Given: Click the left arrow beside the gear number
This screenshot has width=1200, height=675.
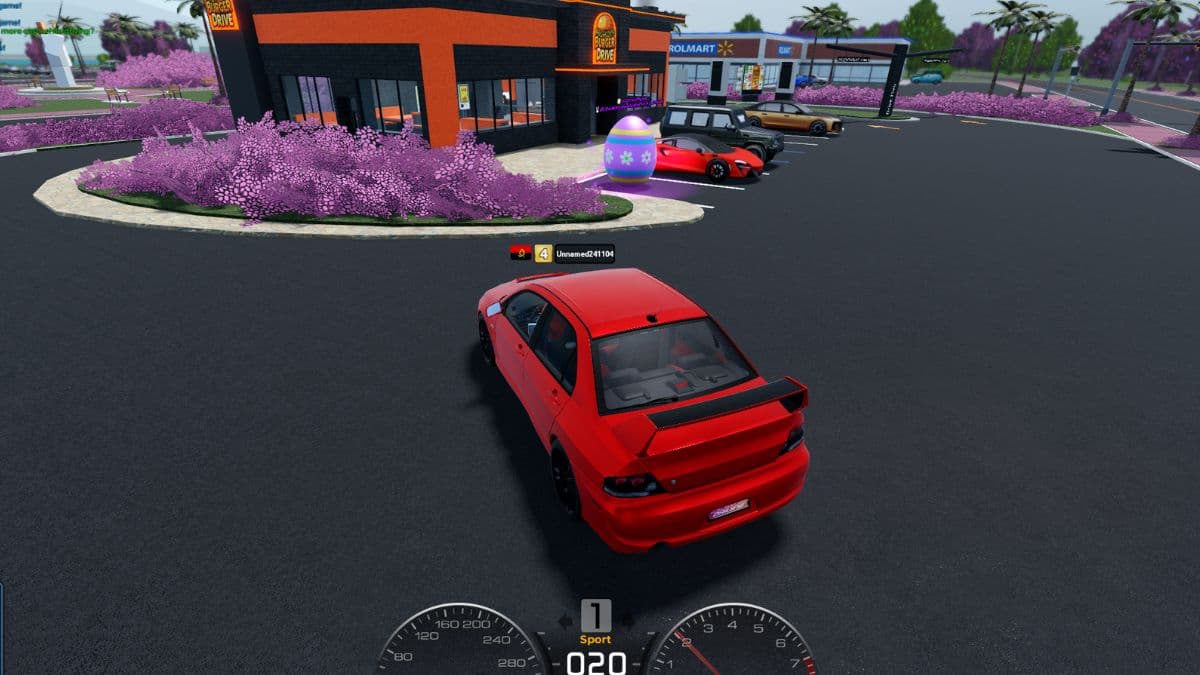Looking at the screenshot, I should click(x=565, y=620).
